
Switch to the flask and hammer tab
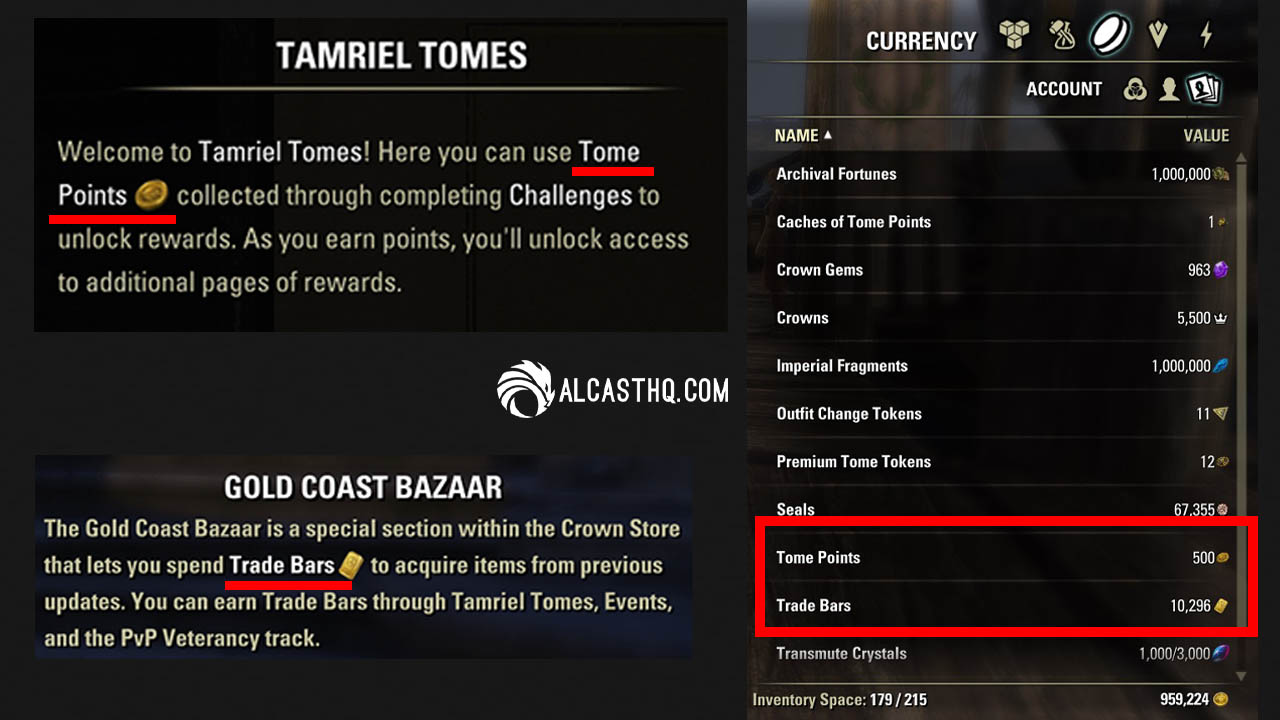pos(1062,37)
